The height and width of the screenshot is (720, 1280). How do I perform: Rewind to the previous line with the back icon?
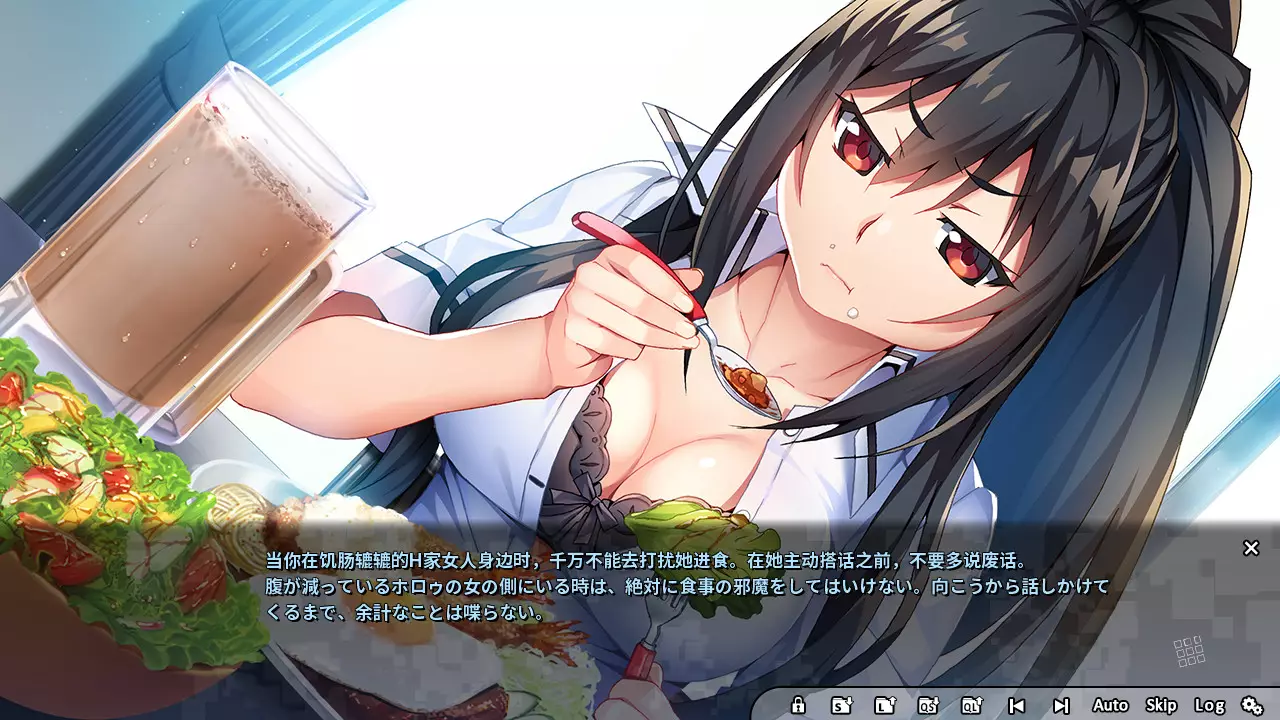coord(1017,705)
